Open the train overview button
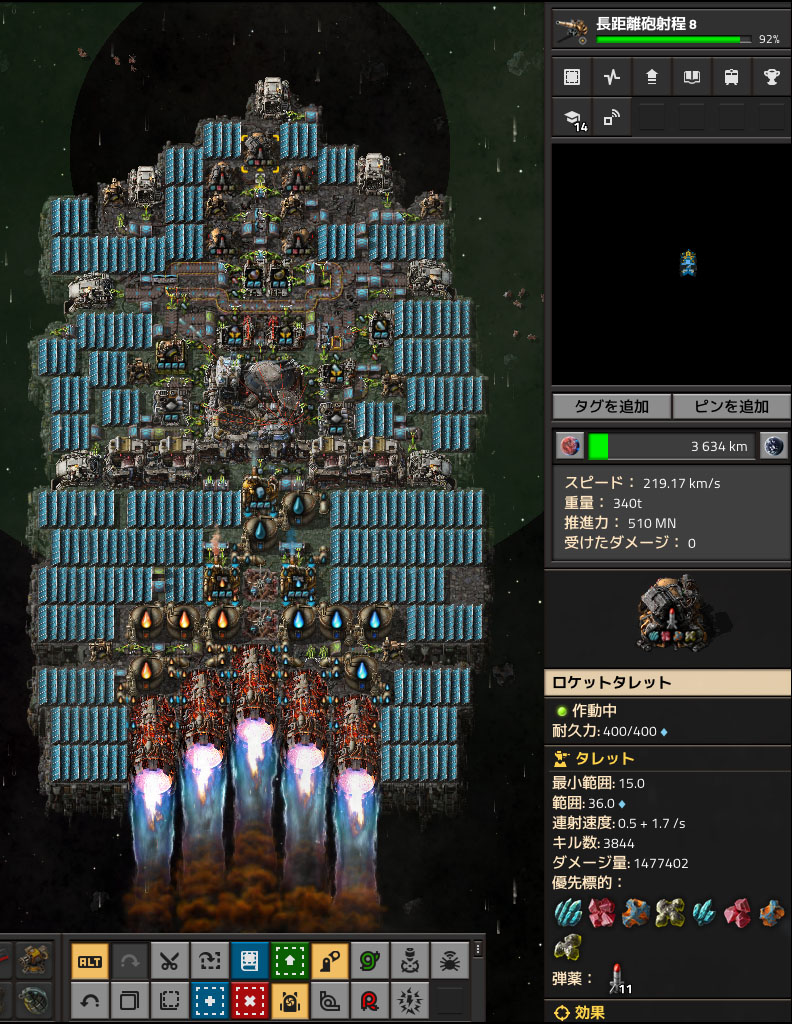The width and height of the screenshot is (792, 1024). tap(731, 77)
